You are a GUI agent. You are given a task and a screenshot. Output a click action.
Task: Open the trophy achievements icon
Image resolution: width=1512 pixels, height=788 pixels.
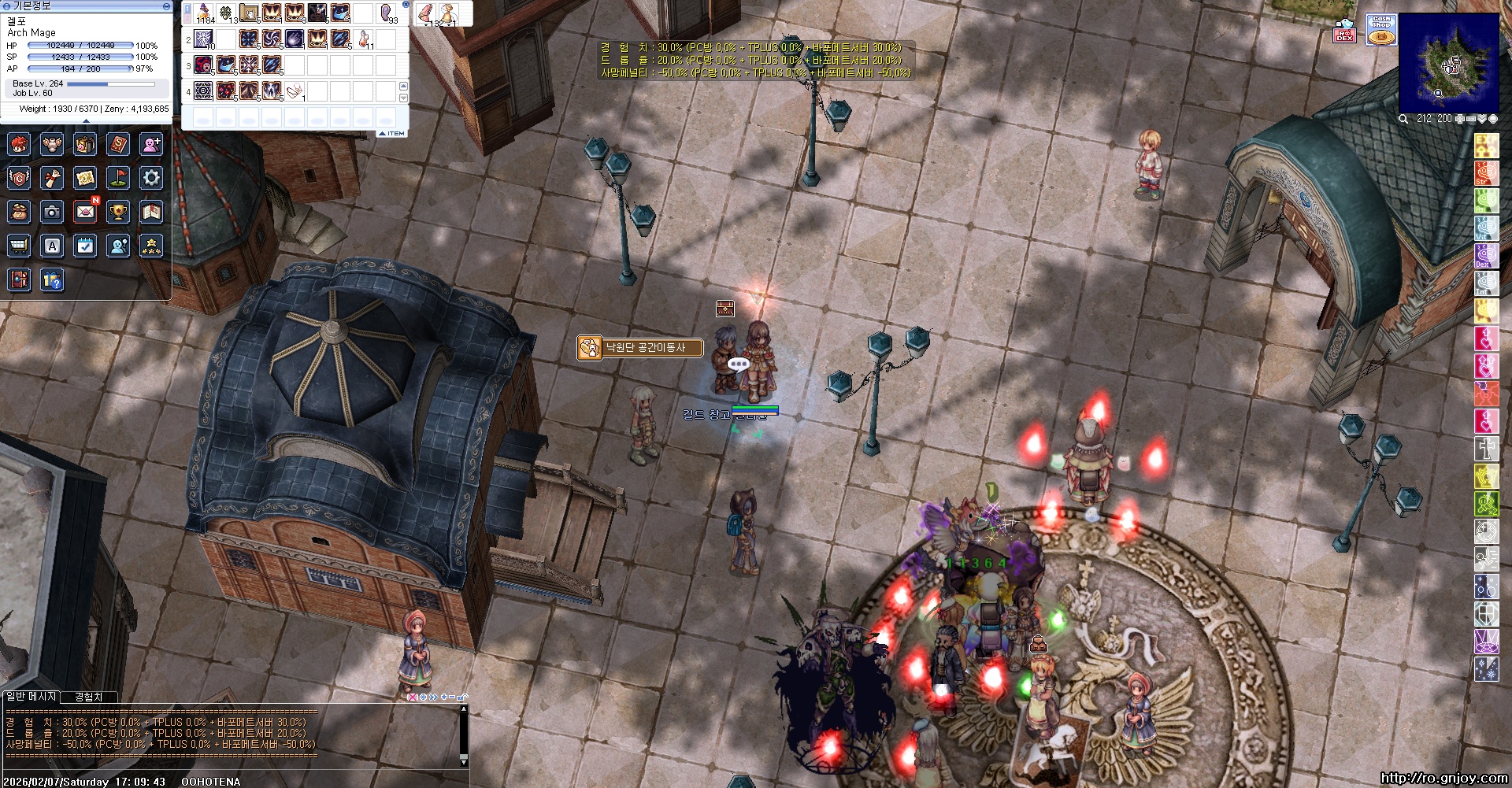tap(118, 212)
